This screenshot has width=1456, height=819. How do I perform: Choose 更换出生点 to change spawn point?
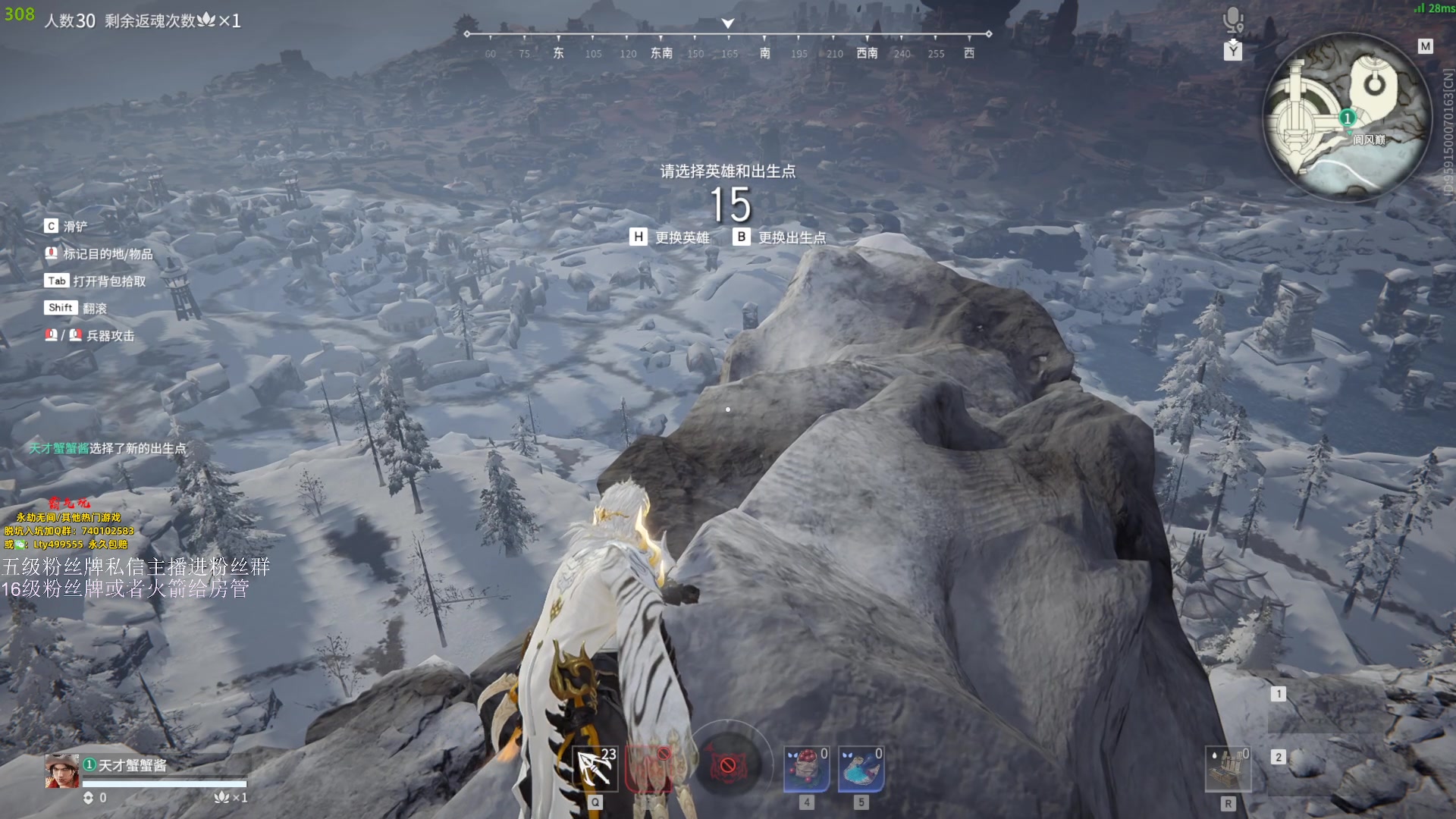780,238
